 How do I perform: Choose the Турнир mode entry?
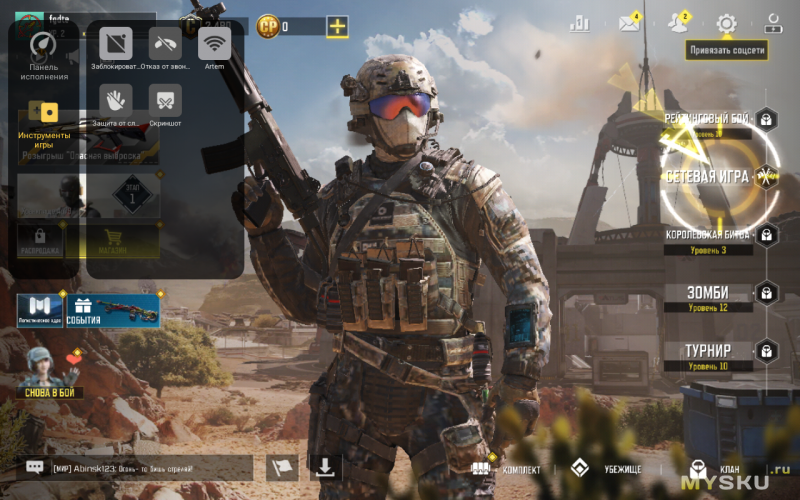pos(708,351)
